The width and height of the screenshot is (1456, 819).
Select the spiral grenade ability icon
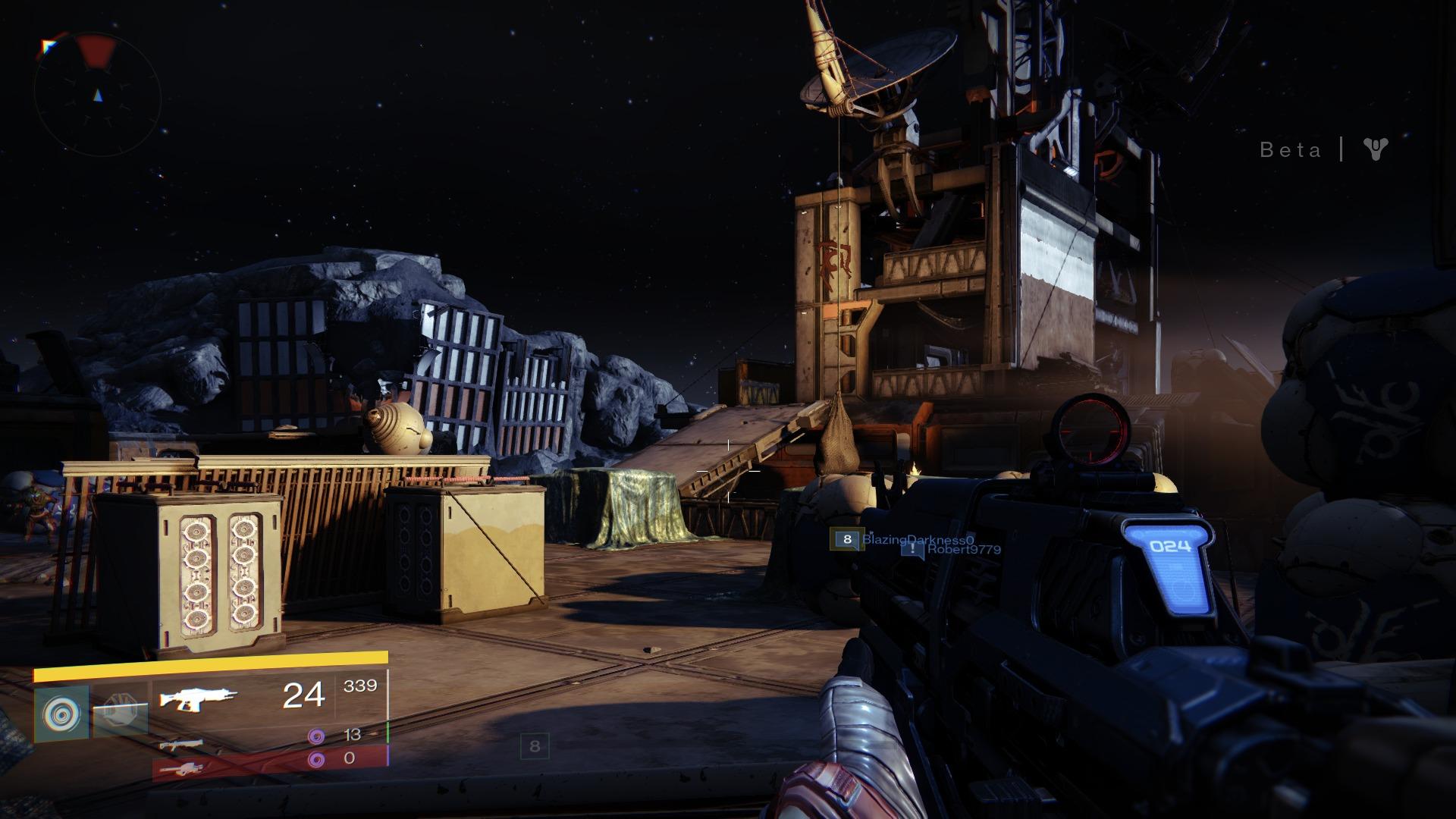coord(61,714)
